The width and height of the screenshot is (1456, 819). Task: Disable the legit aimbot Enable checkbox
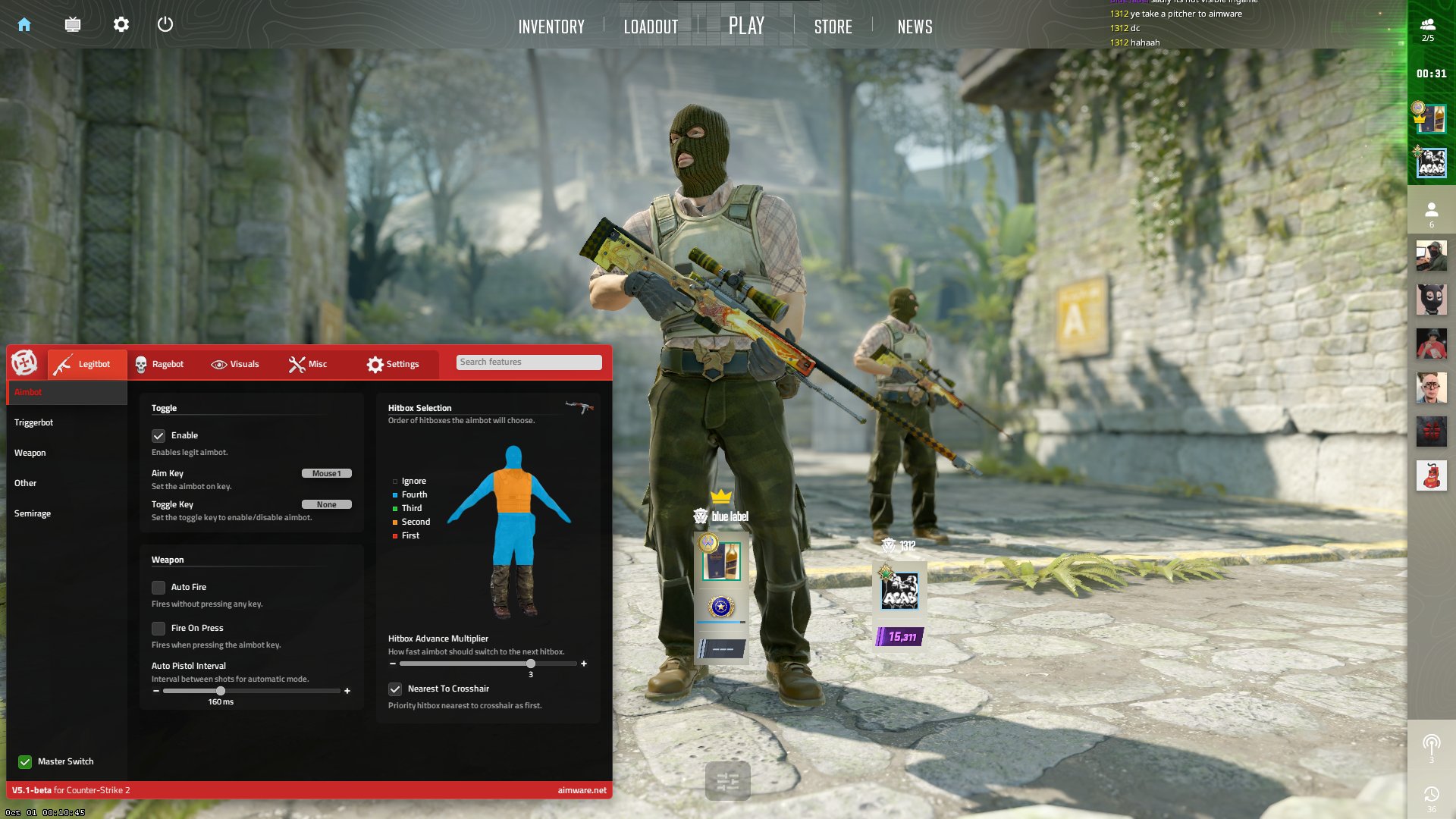(159, 435)
